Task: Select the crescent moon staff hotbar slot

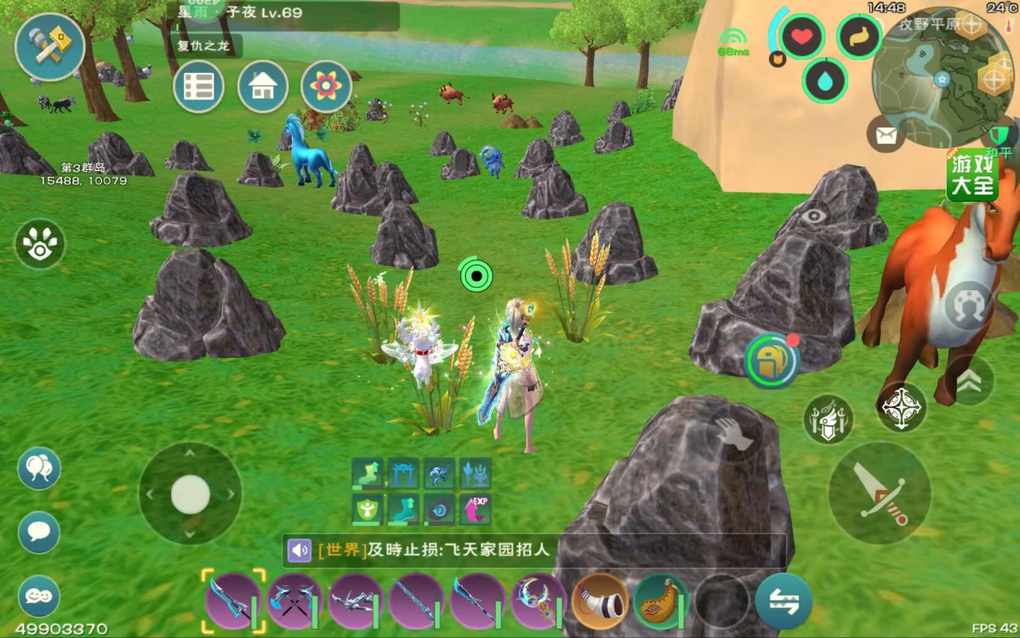Action: (x=537, y=601)
